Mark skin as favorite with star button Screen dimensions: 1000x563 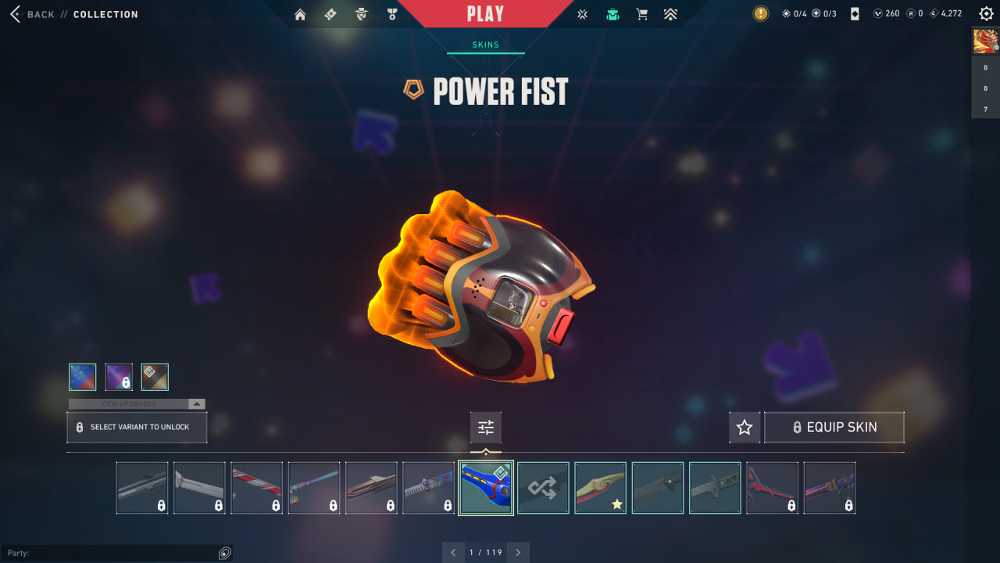(x=744, y=427)
